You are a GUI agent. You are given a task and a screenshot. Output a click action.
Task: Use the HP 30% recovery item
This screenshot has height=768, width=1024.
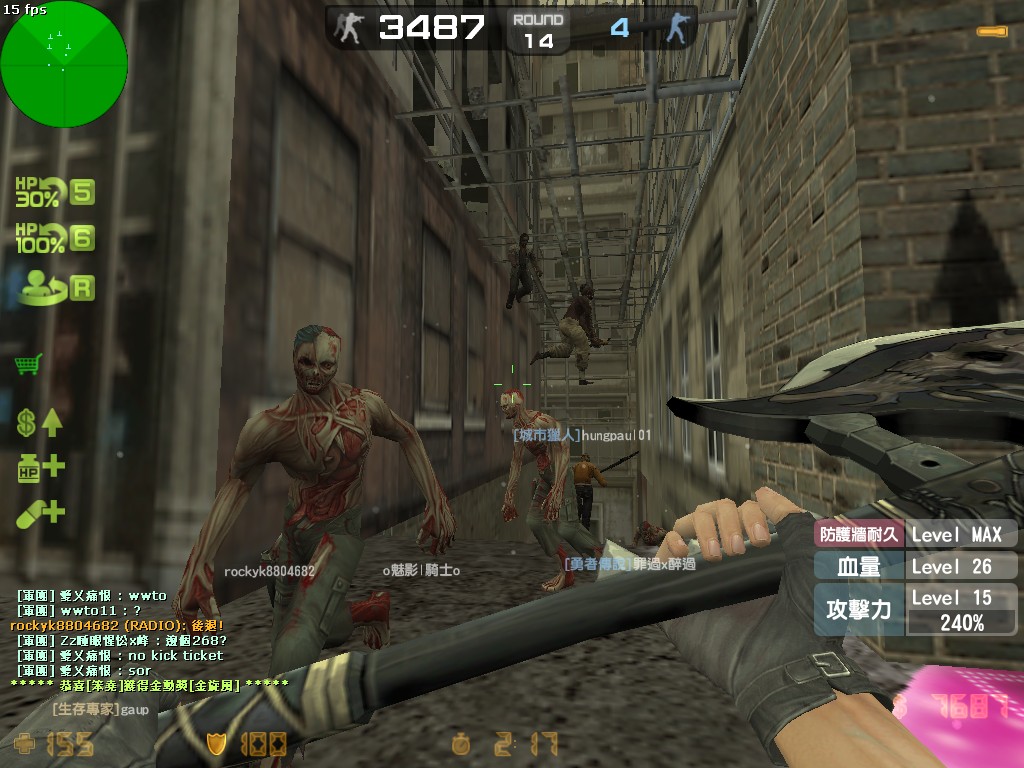pos(54,191)
